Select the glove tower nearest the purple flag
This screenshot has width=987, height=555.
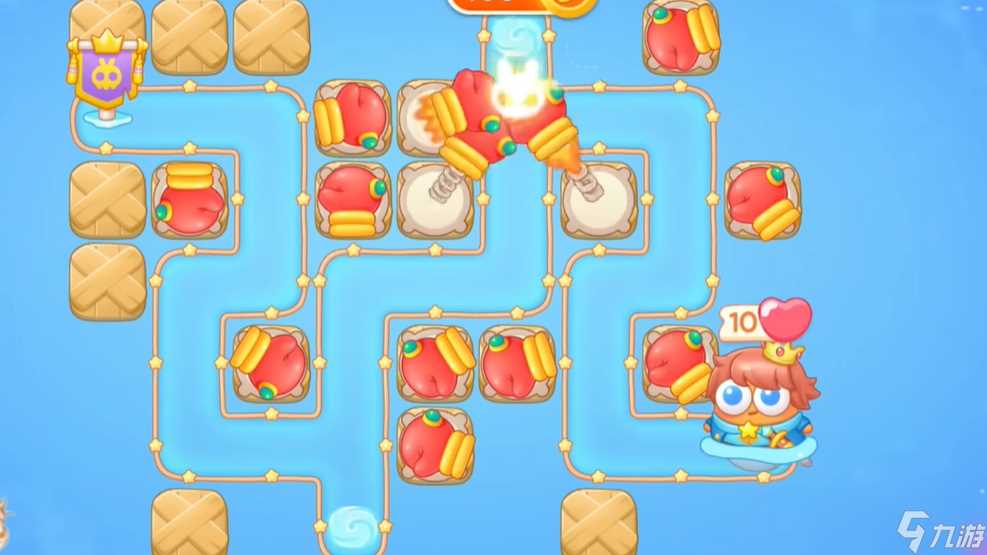[x=190, y=199]
